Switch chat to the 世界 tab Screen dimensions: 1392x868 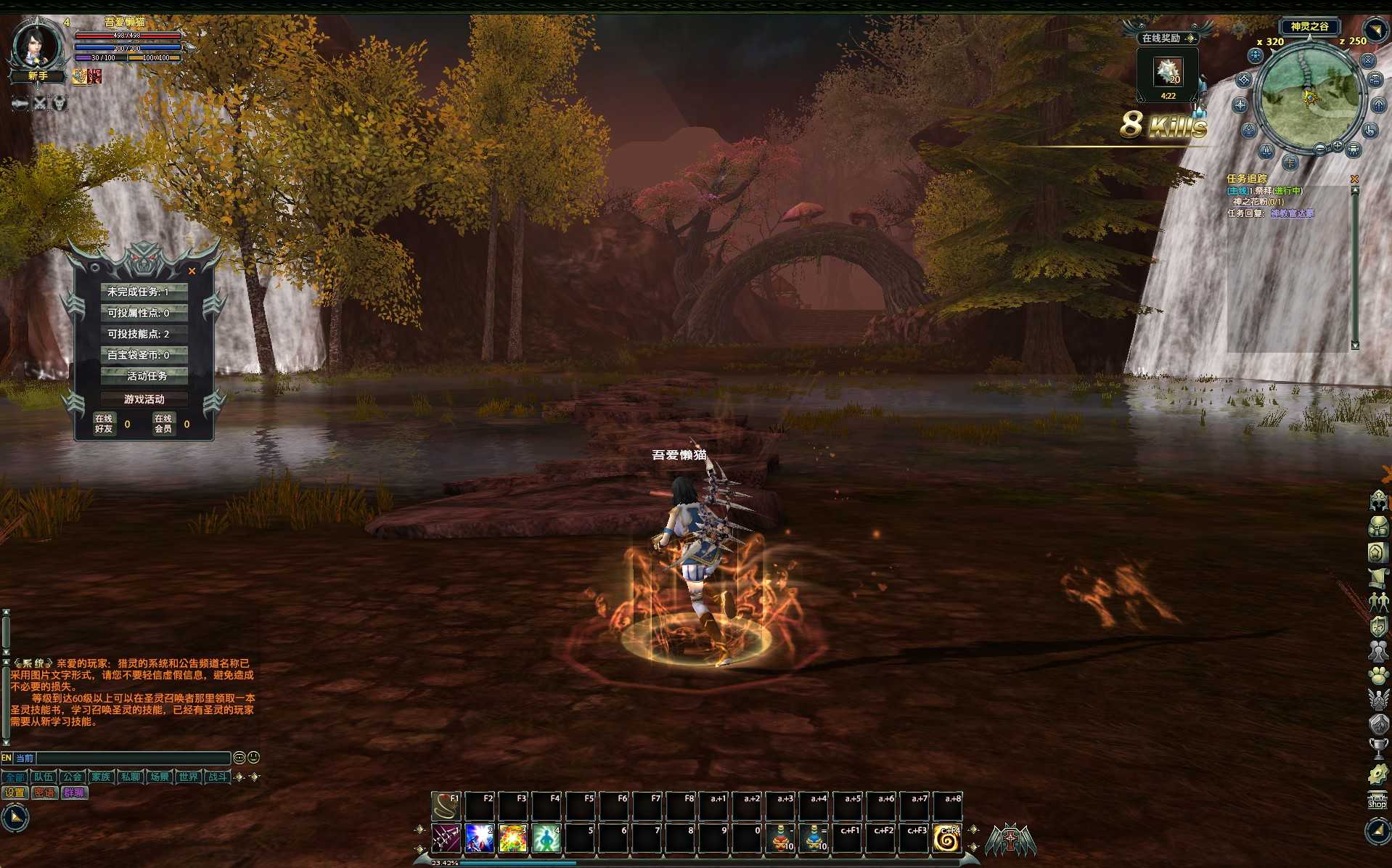188,777
